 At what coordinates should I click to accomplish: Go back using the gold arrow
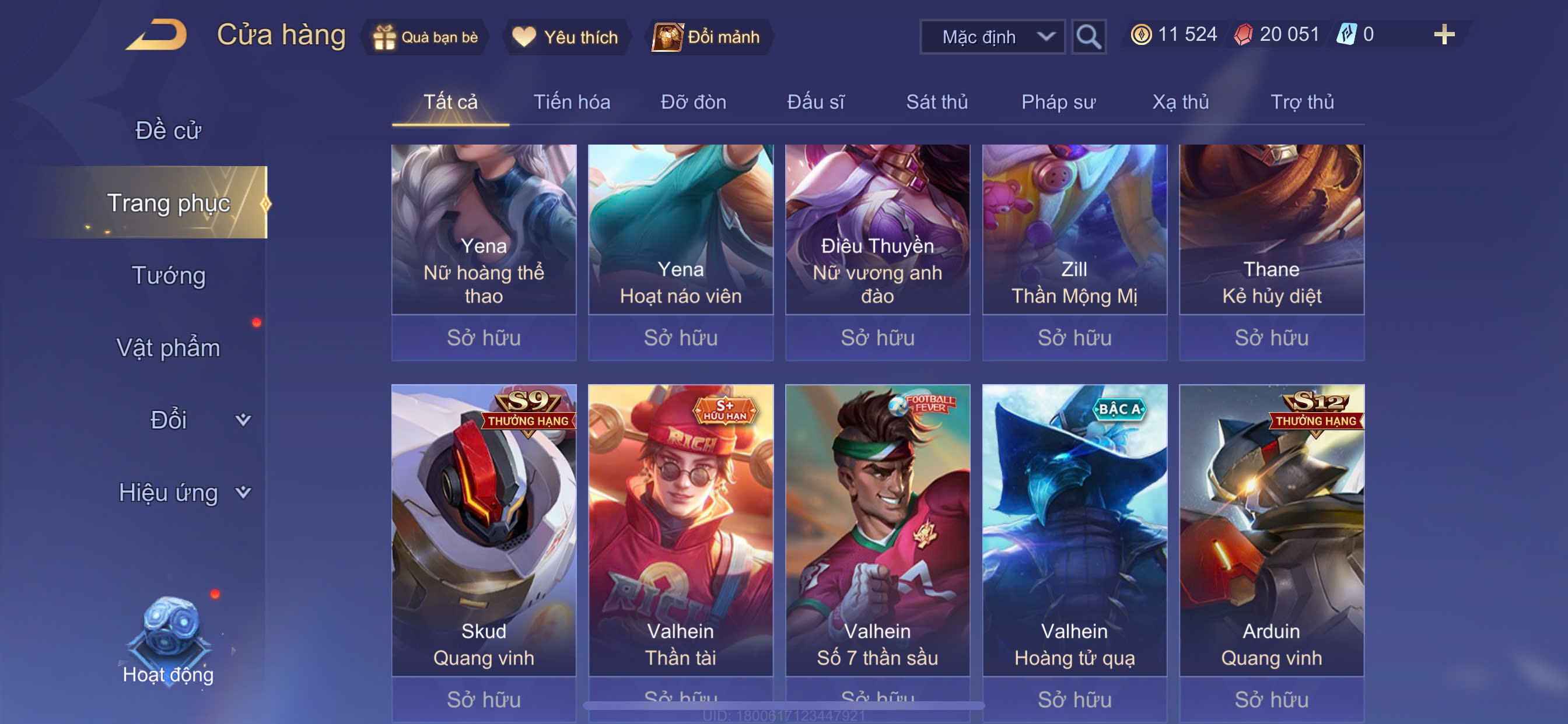pyautogui.click(x=157, y=36)
